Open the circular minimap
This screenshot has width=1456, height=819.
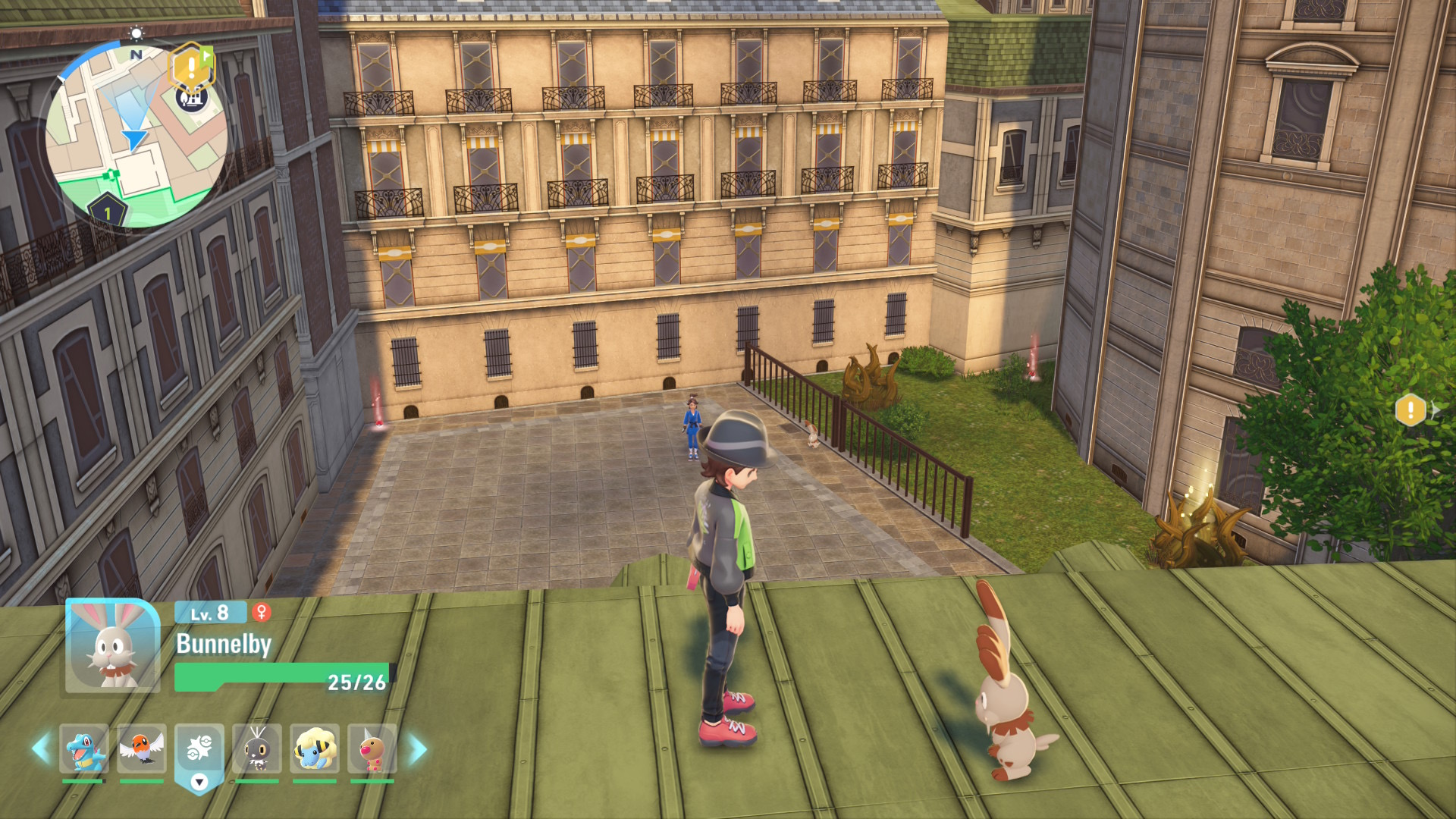[x=136, y=136]
